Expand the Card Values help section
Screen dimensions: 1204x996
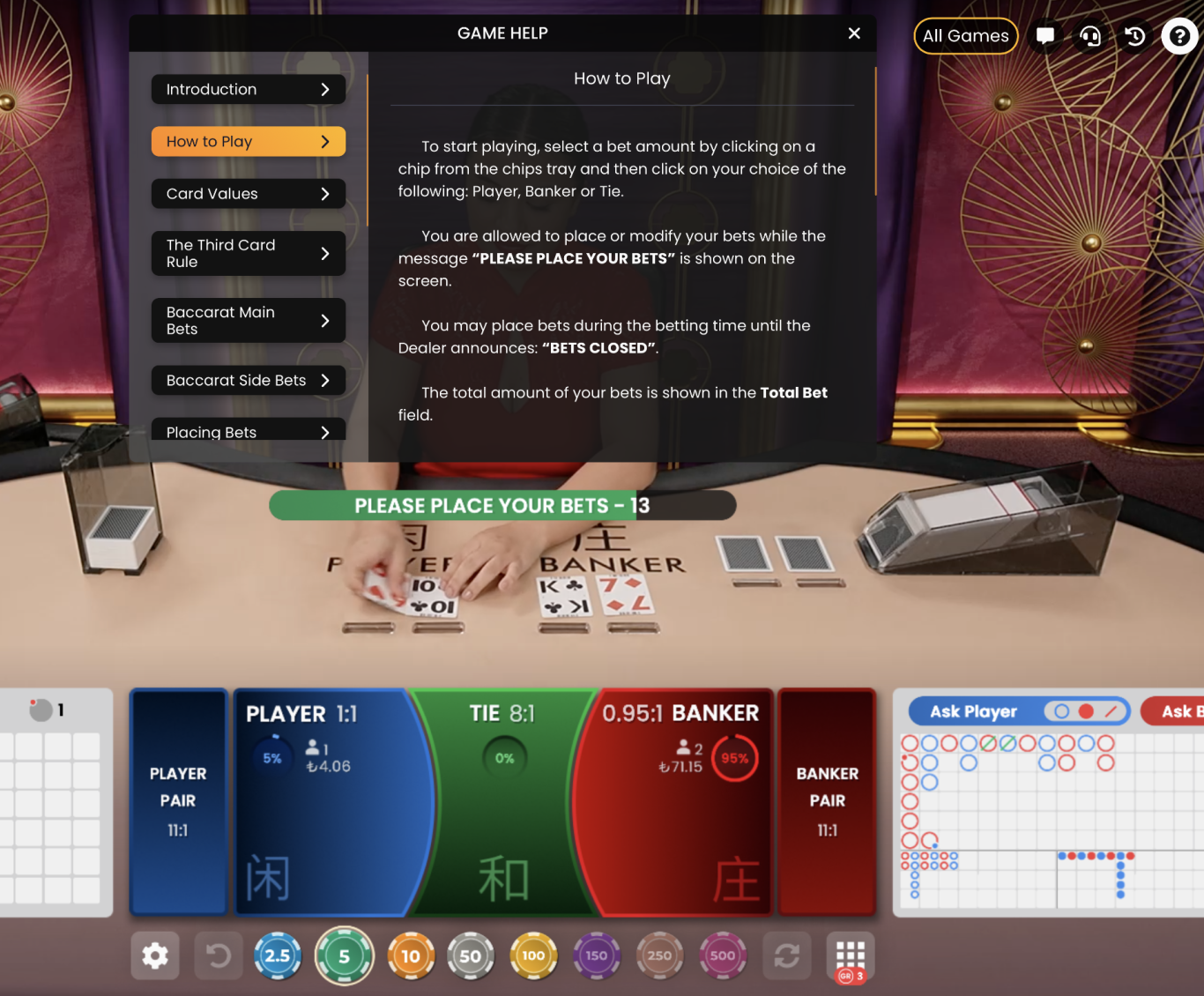(x=248, y=193)
